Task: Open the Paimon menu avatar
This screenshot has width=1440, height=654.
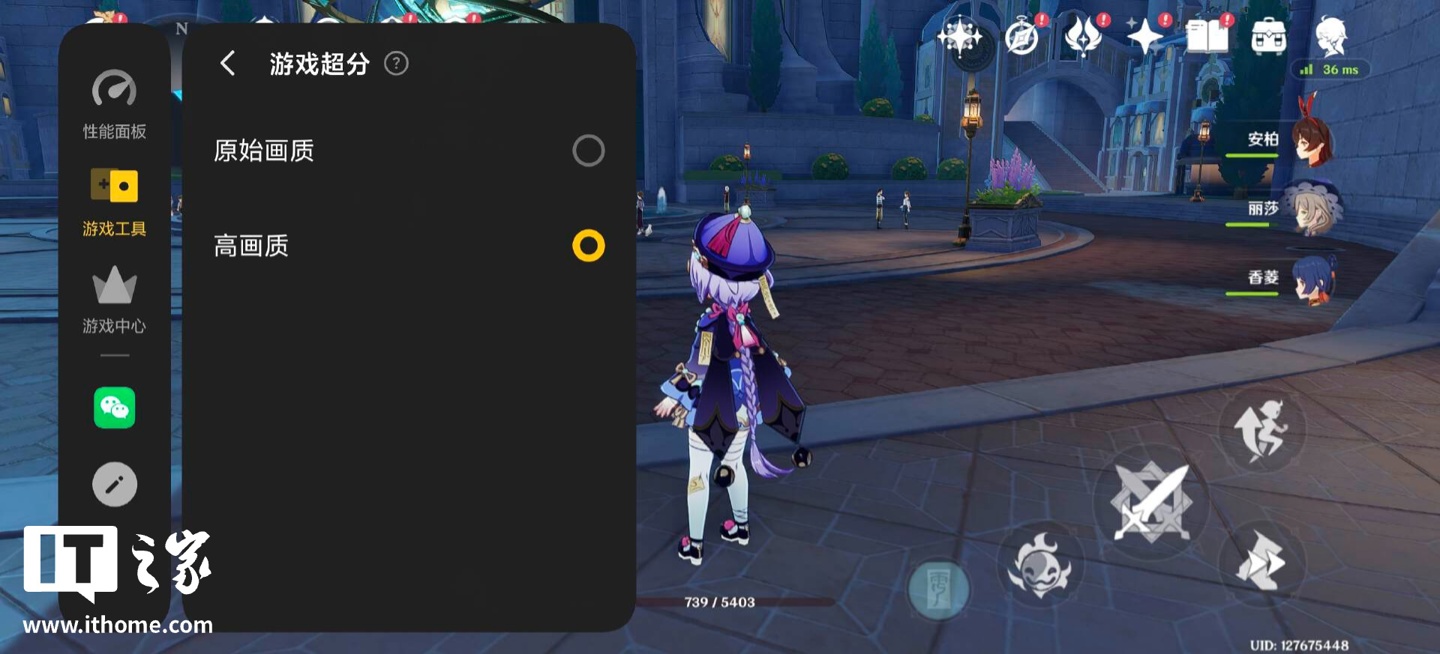Action: pos(1331,36)
